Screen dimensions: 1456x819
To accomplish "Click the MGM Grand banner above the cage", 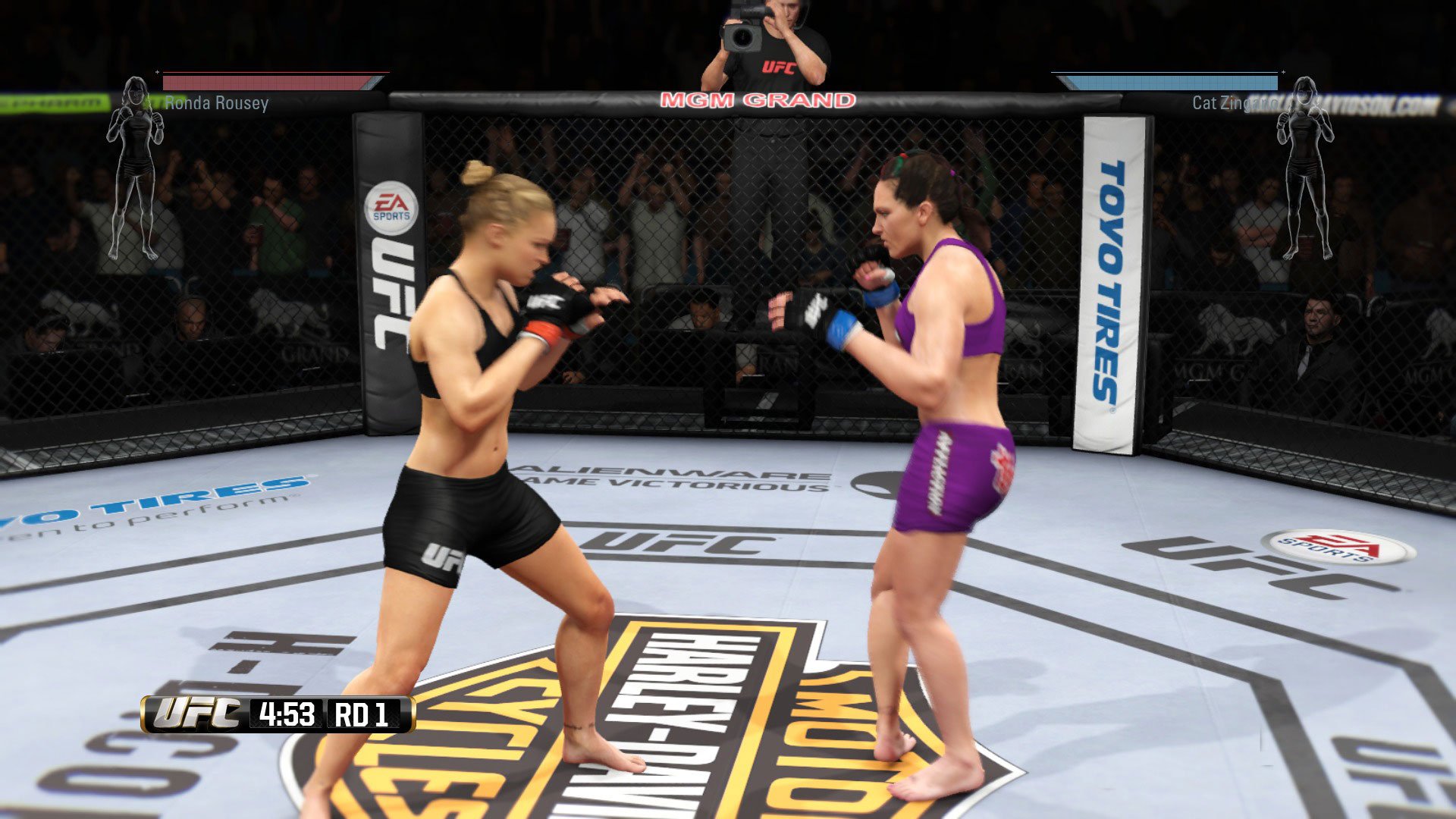I will point(758,99).
